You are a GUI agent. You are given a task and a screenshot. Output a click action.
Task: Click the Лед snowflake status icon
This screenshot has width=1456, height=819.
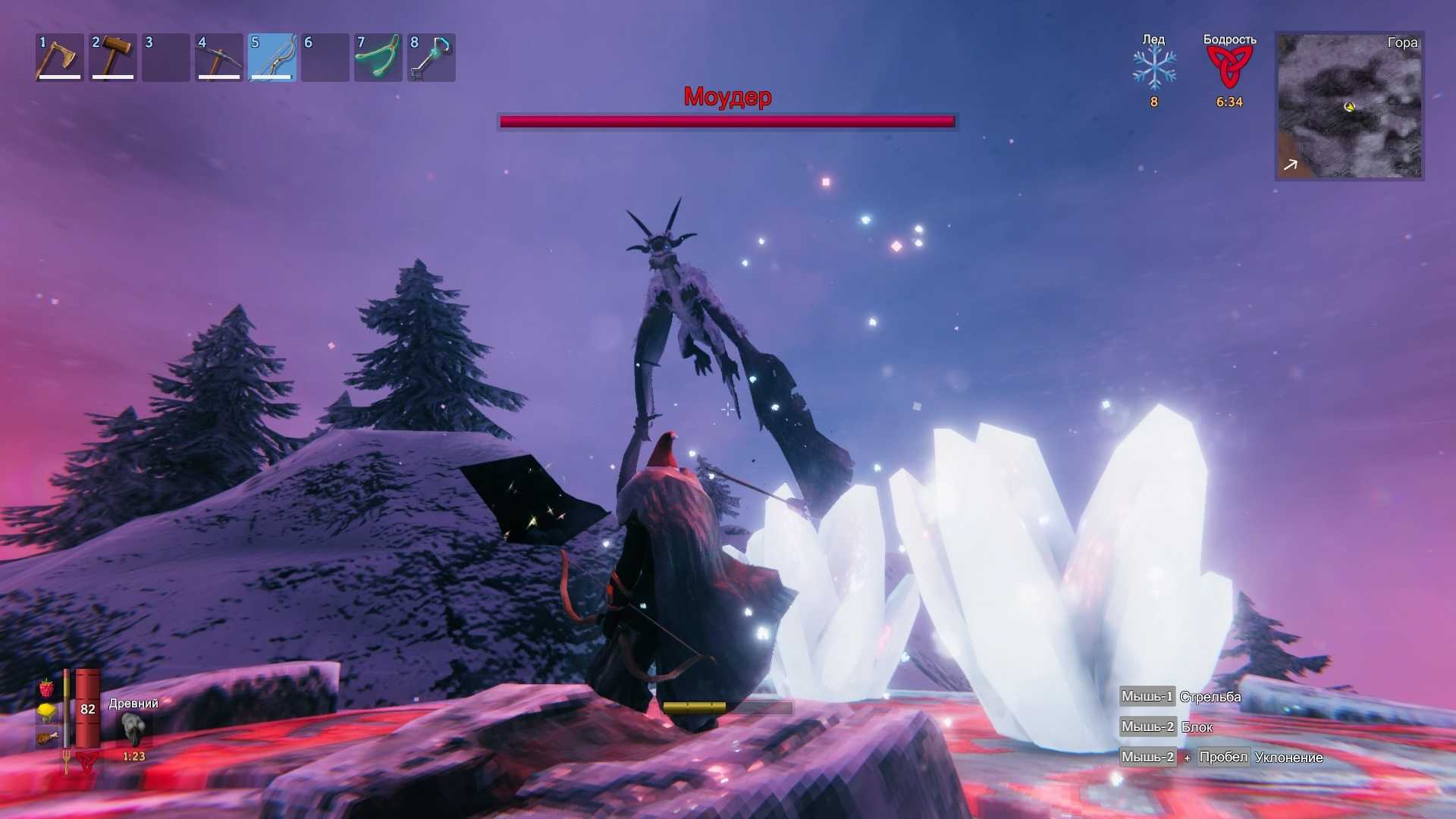1154,68
